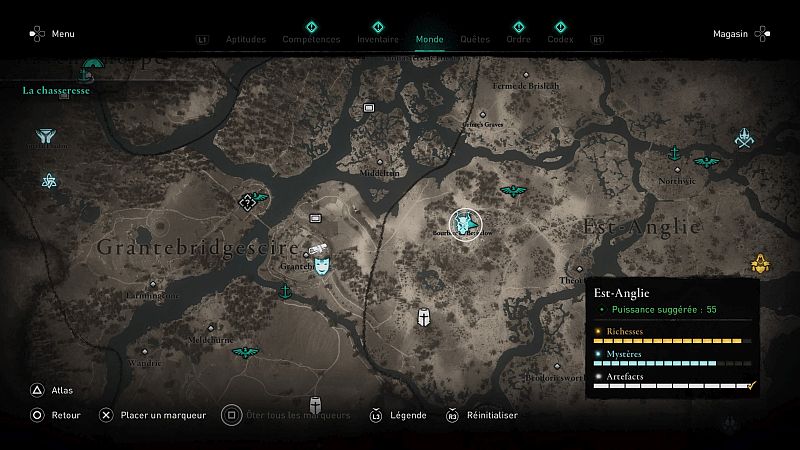Select the question mark diamond map marker
This screenshot has width=800, height=450.
coord(247,202)
